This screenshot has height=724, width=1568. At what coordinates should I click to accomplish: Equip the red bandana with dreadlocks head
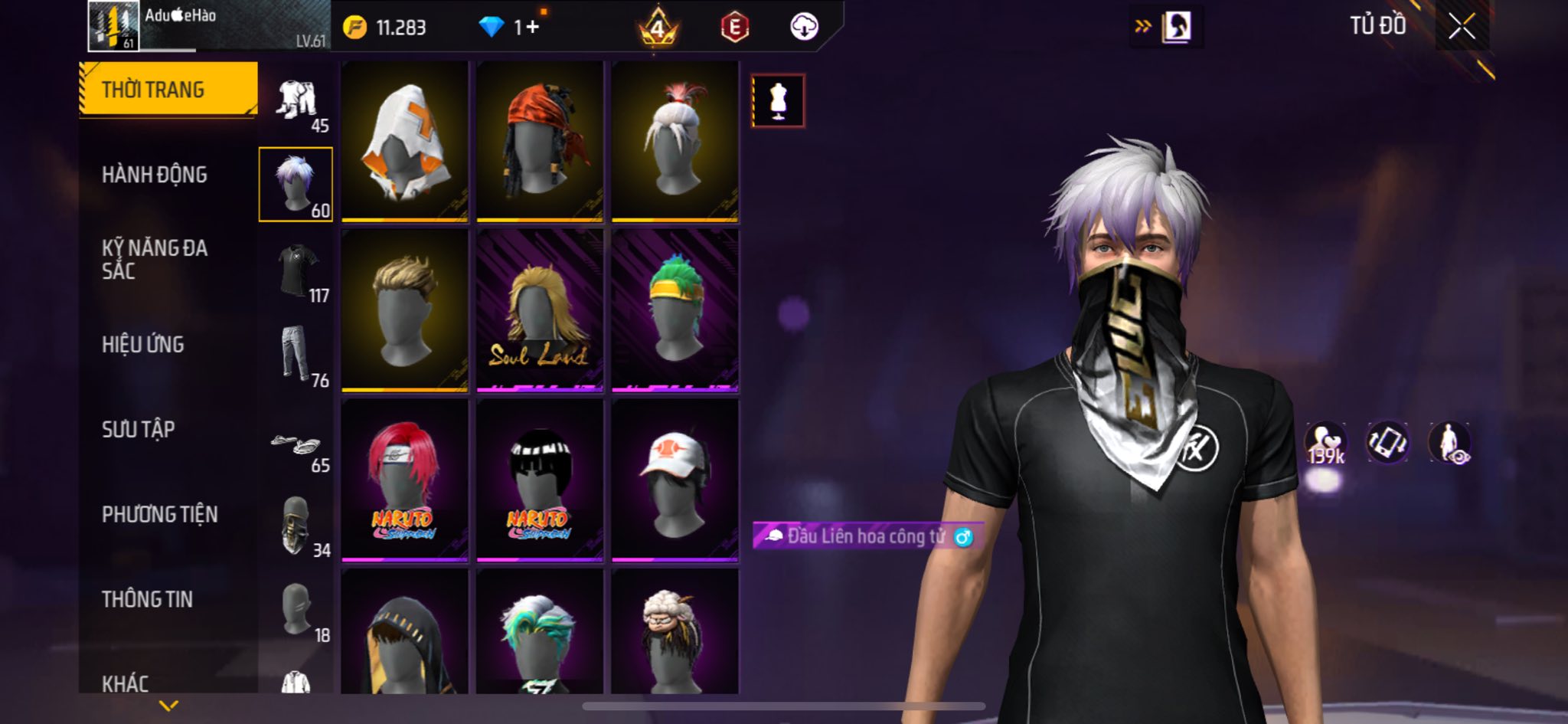pos(540,142)
